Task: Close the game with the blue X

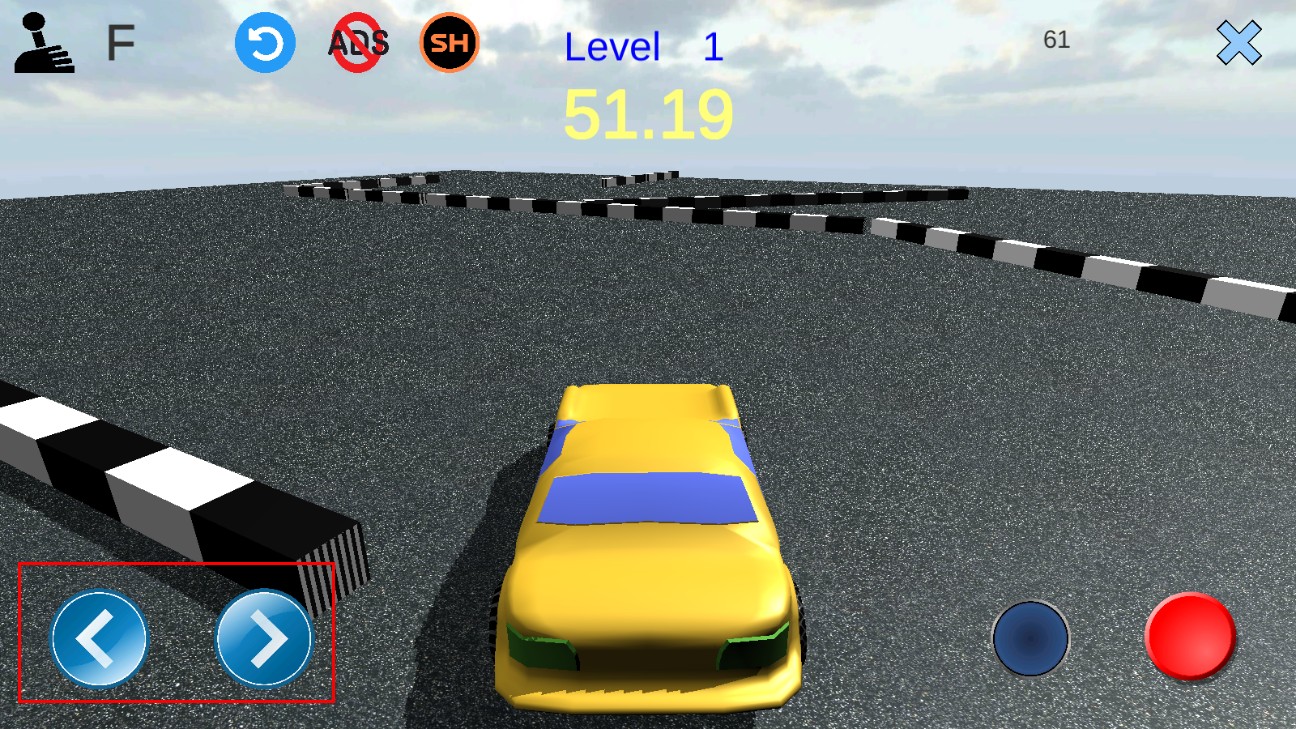Action: (x=1239, y=44)
